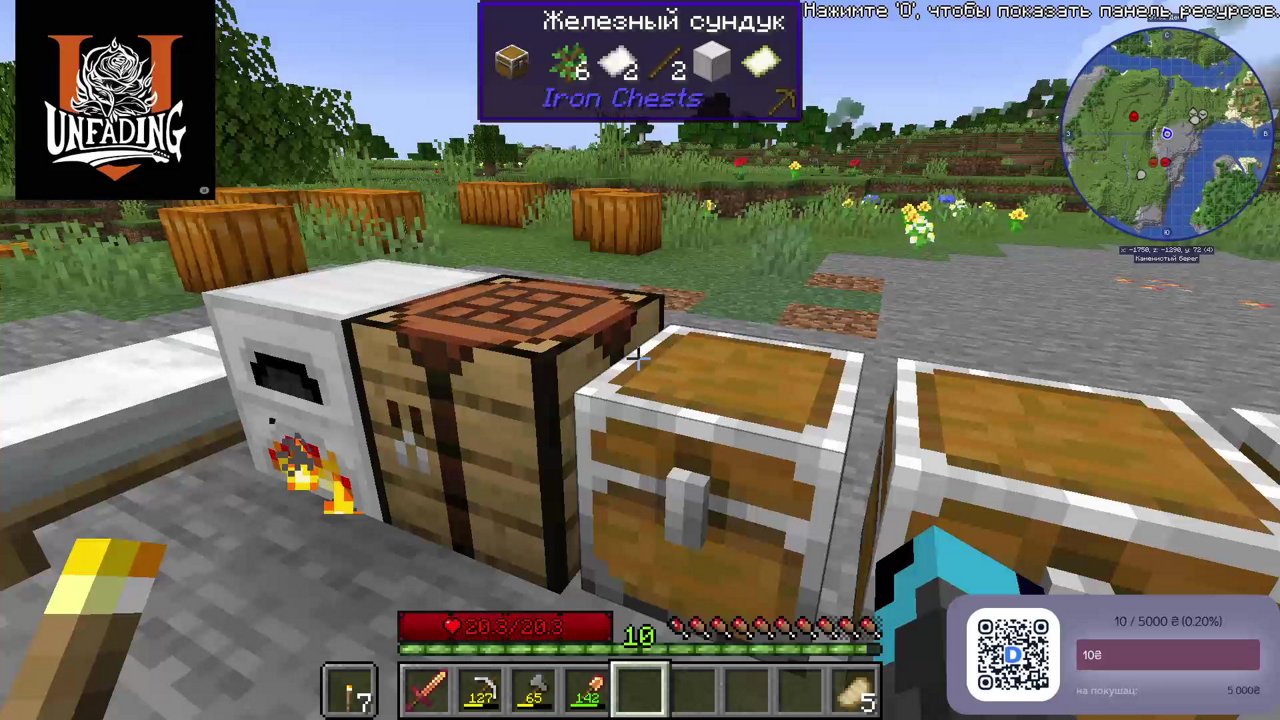The height and width of the screenshot is (720, 1280).
Task: Click the 10₴ donation progress bar
Action: 1167,655
